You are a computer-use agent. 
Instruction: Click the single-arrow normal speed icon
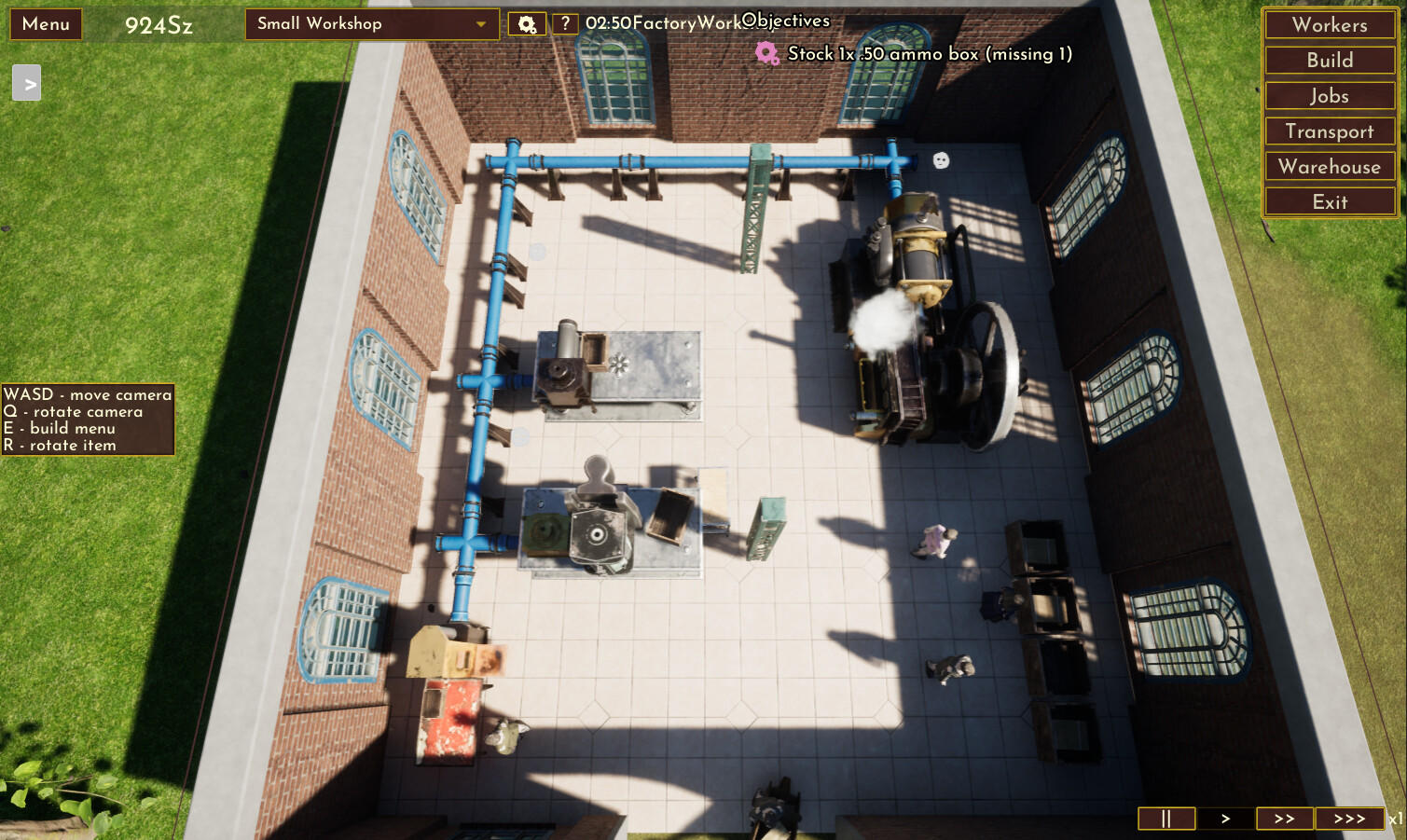coord(1225,818)
